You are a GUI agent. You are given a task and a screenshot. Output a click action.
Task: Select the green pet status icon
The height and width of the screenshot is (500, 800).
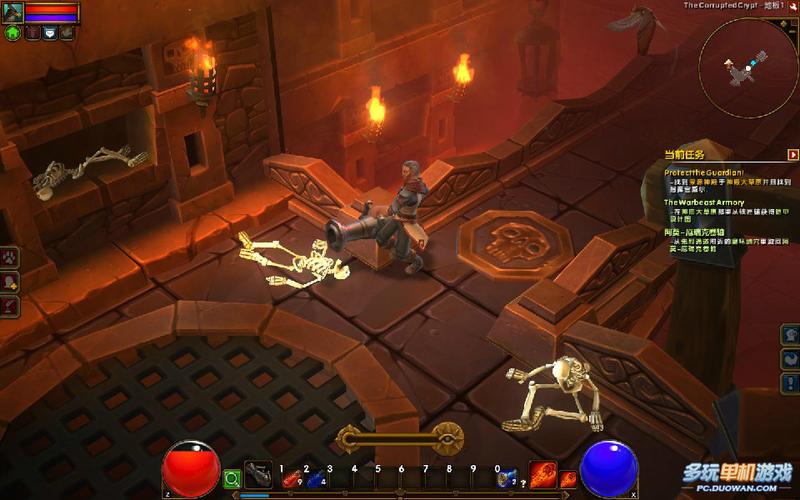(x=13, y=32)
